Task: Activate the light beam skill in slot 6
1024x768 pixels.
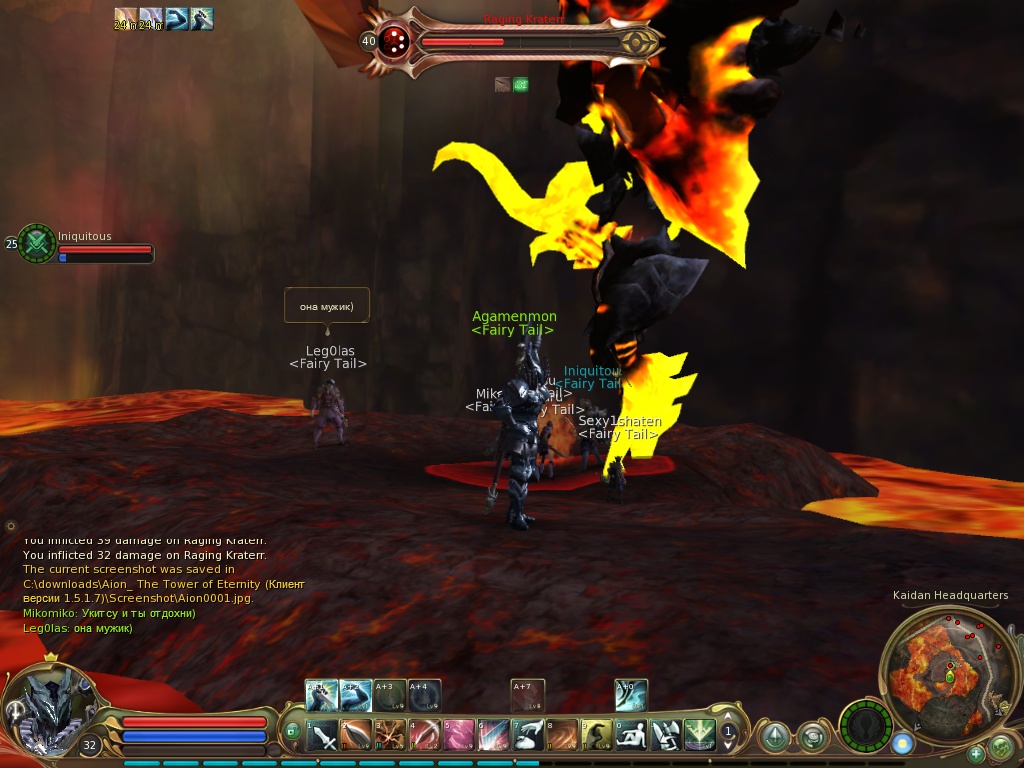Action: (494, 736)
